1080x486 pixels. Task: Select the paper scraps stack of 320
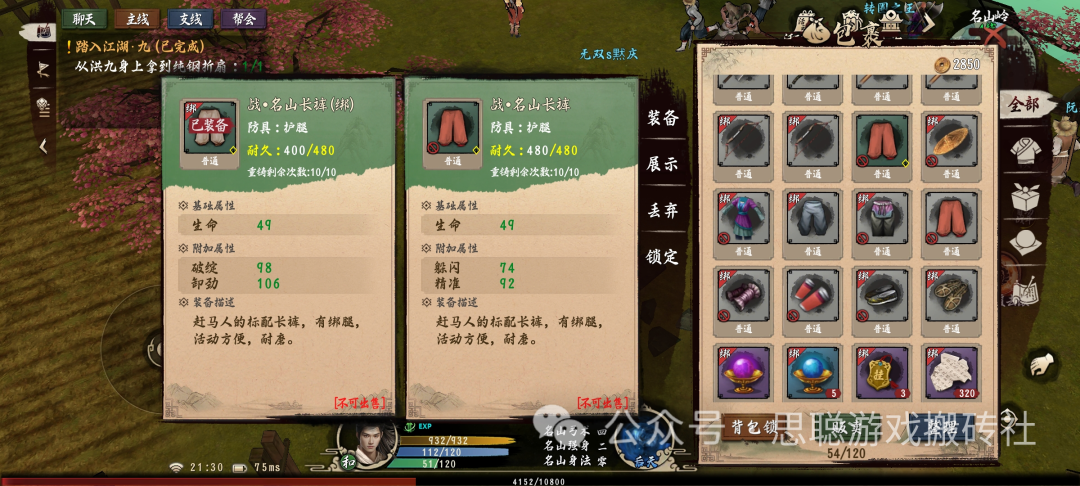point(951,372)
